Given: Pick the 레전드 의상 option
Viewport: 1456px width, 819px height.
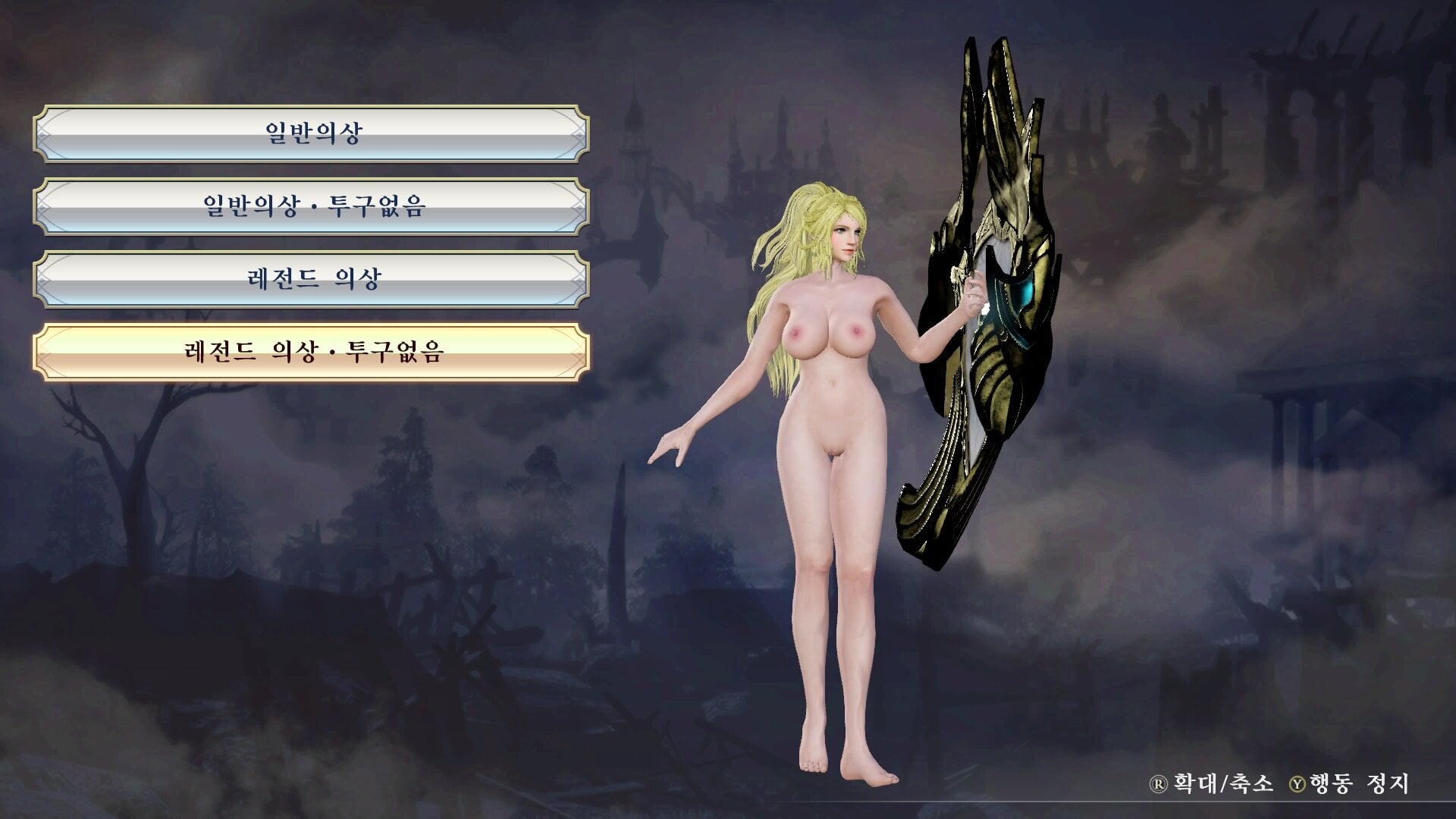Looking at the screenshot, I should coord(312,279).
